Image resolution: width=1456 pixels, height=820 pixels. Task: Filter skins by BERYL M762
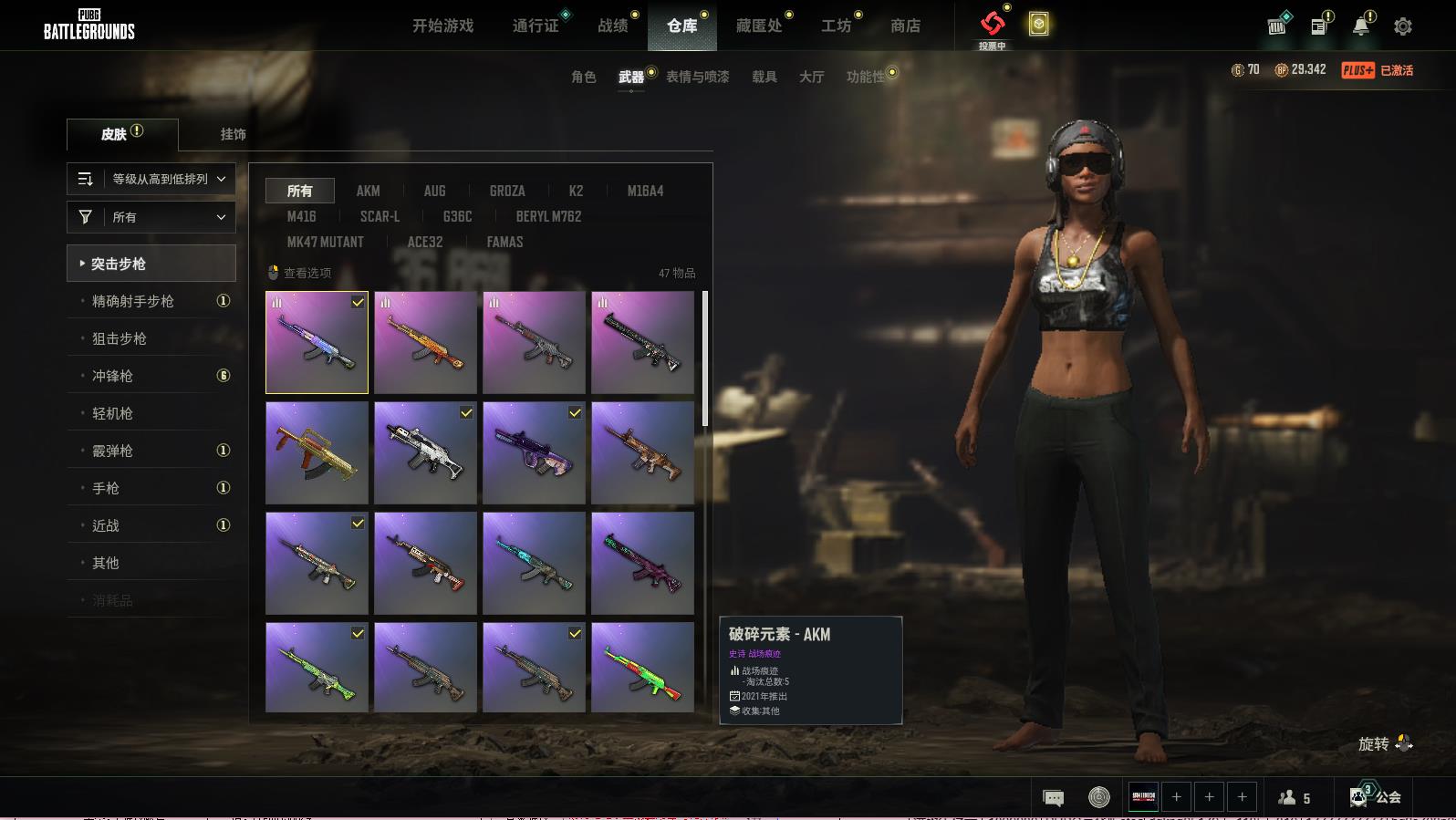548,216
